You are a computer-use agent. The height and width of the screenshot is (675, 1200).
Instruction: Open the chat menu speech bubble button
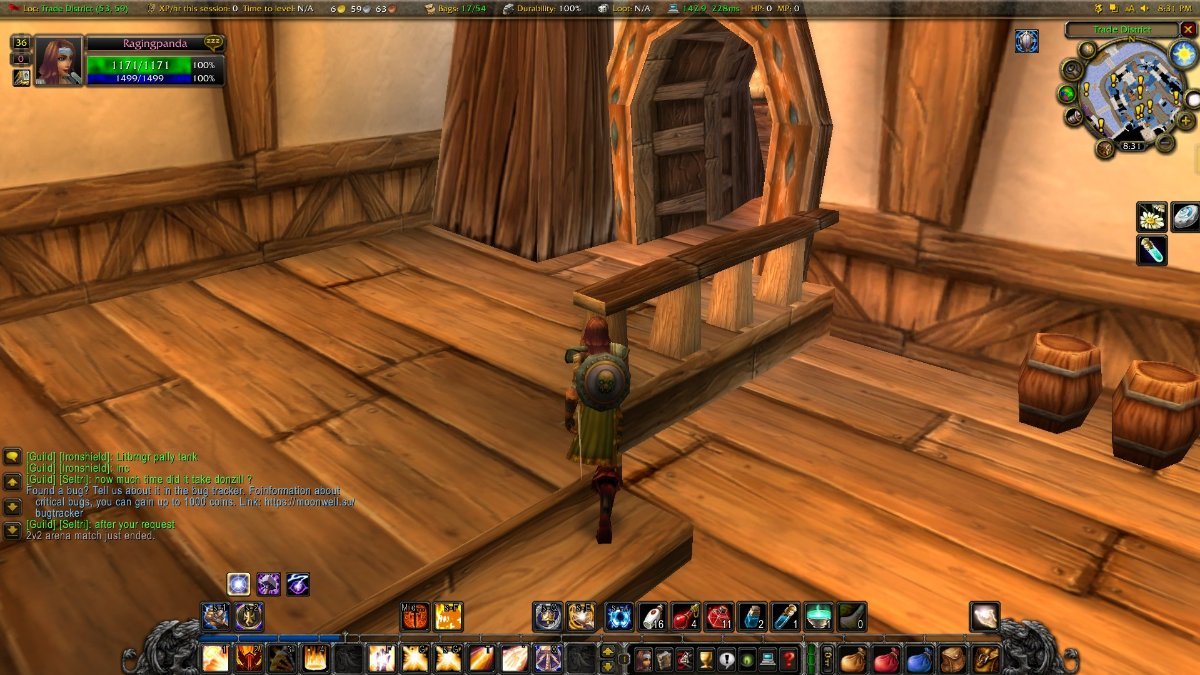click(12, 457)
